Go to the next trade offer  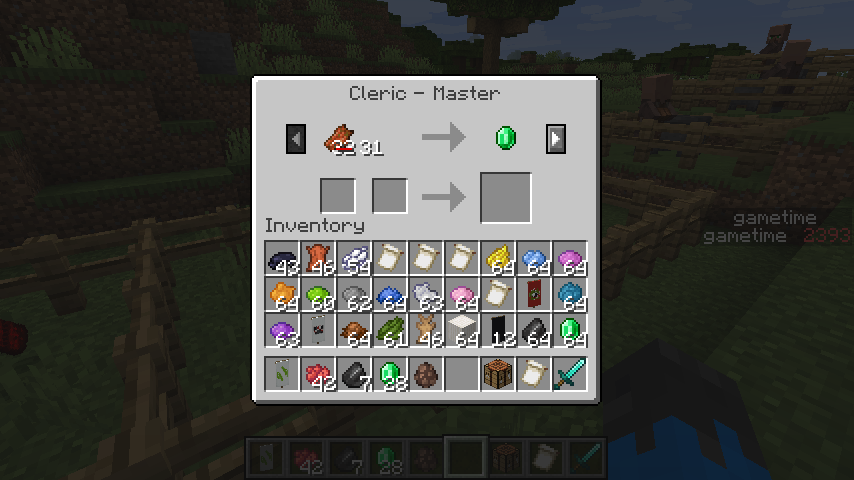[556, 139]
